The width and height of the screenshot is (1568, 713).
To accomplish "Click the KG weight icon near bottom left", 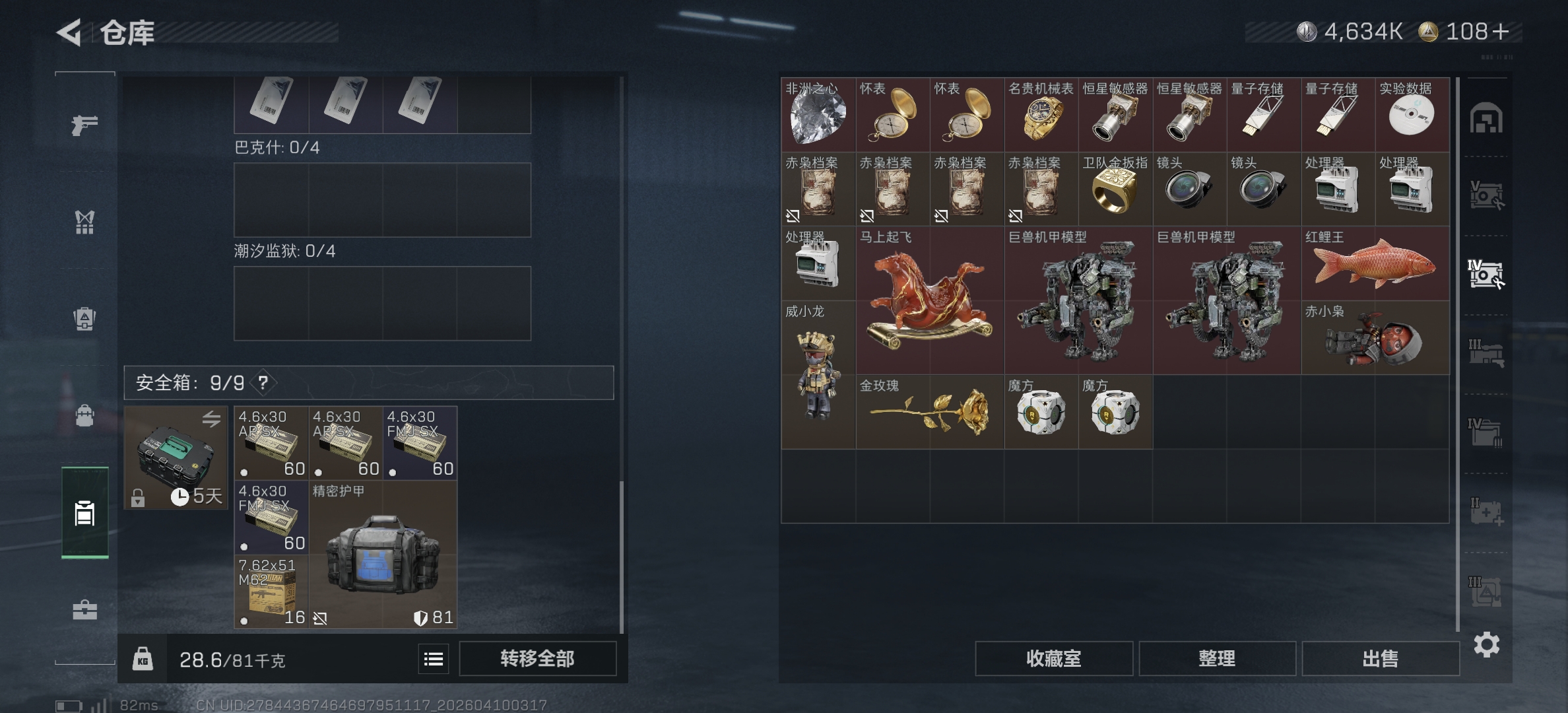I will (x=142, y=658).
